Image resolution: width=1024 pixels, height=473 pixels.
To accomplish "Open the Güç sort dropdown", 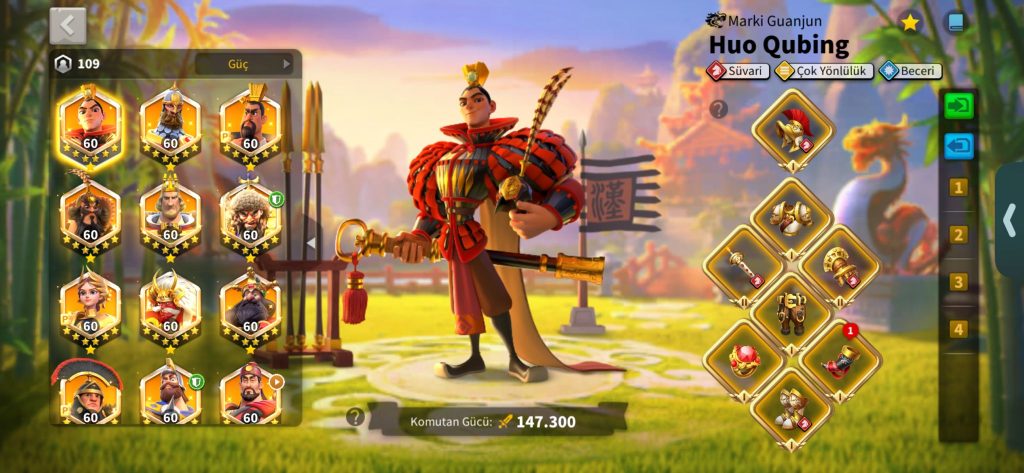I will pos(245,64).
